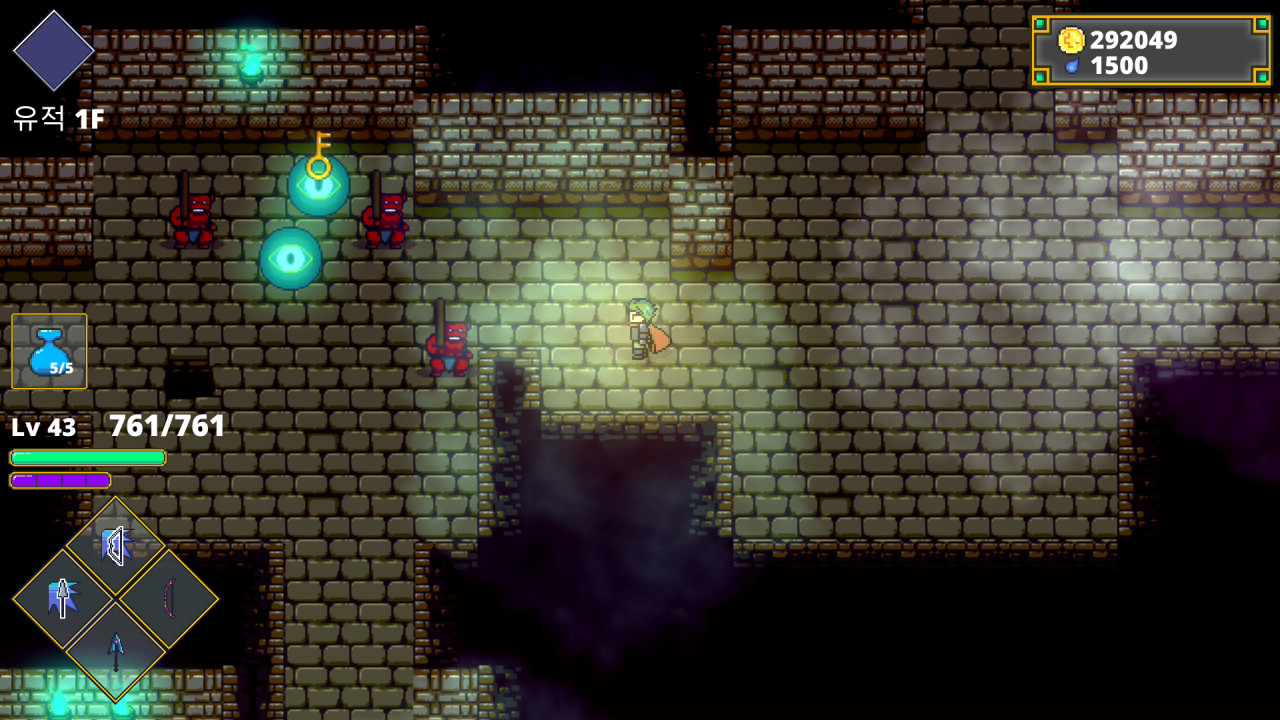Image resolution: width=1280 pixels, height=720 pixels.
Task: Select the player character in the light
Action: coord(640,330)
